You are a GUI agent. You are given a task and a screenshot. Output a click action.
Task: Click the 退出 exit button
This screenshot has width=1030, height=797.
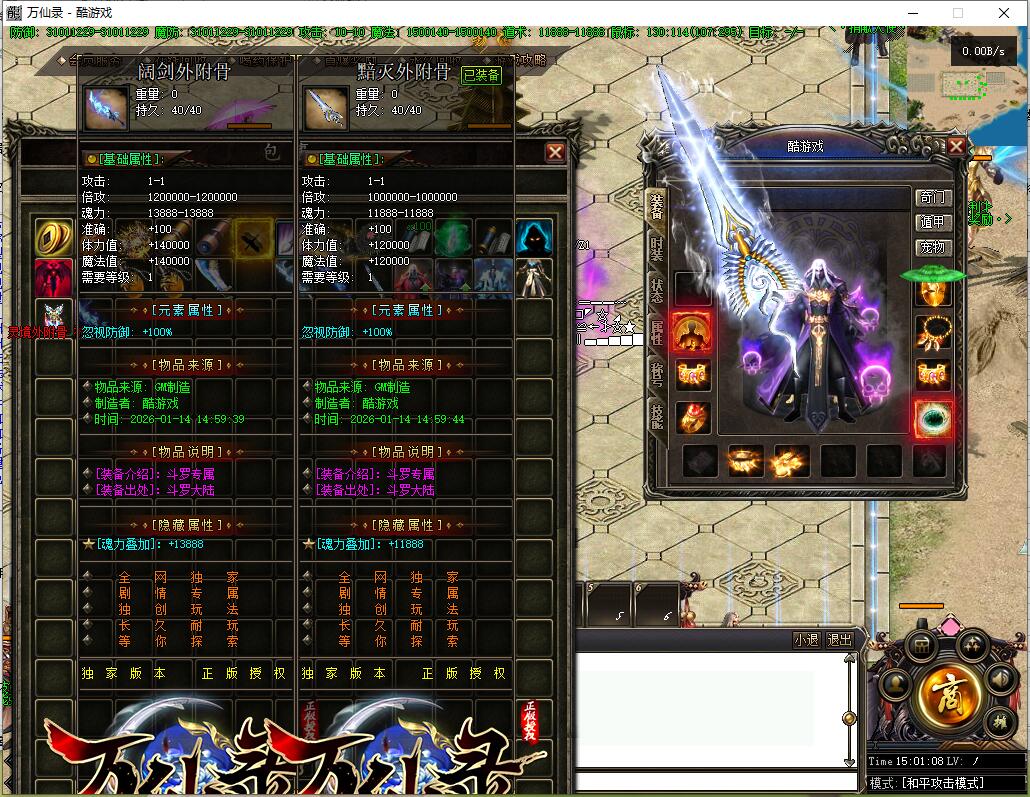coord(840,640)
